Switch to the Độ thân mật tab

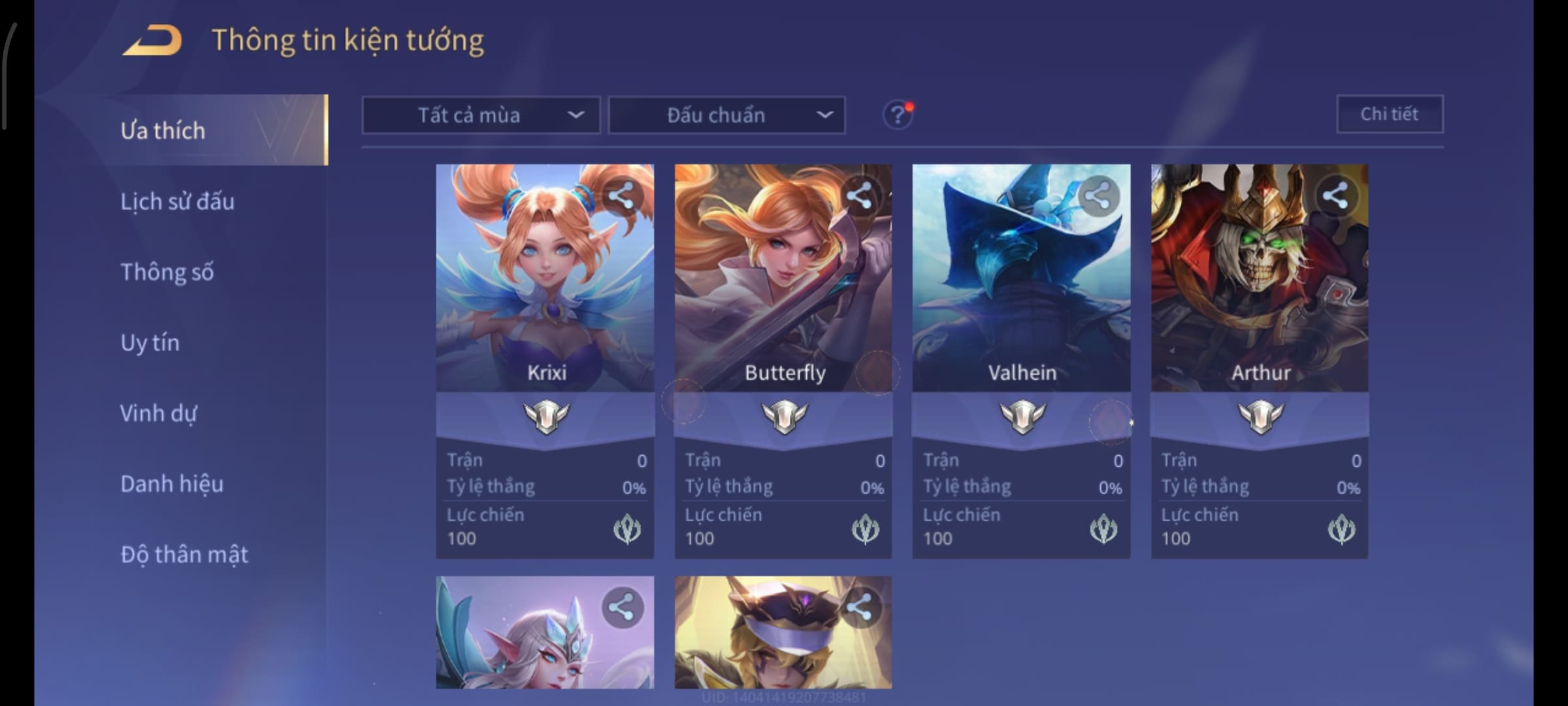(x=184, y=554)
